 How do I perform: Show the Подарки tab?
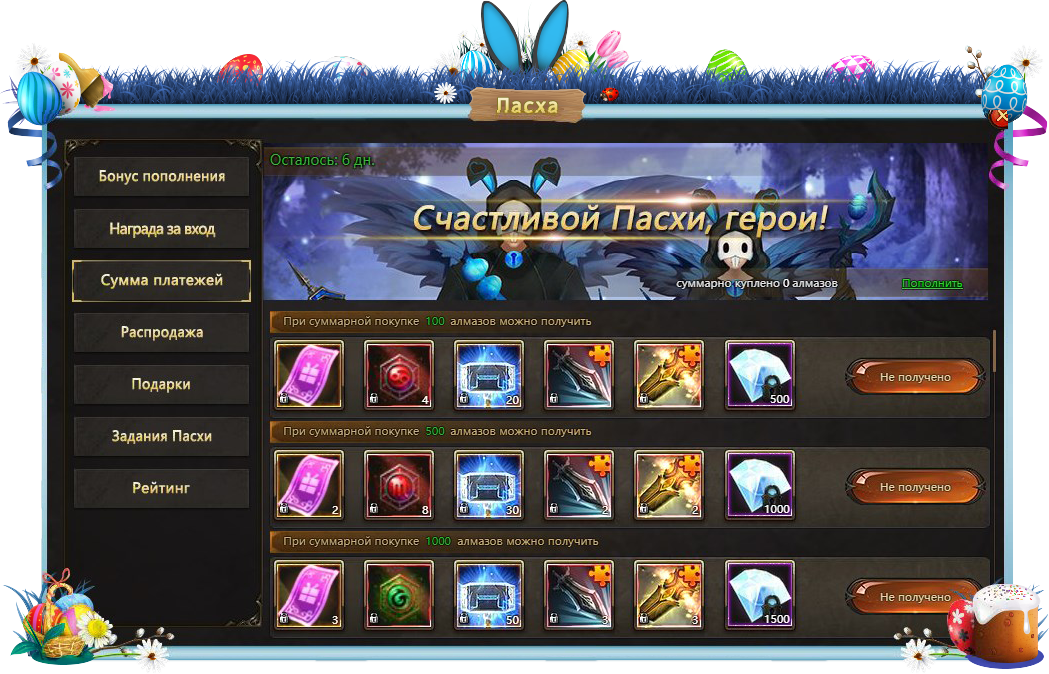[161, 385]
